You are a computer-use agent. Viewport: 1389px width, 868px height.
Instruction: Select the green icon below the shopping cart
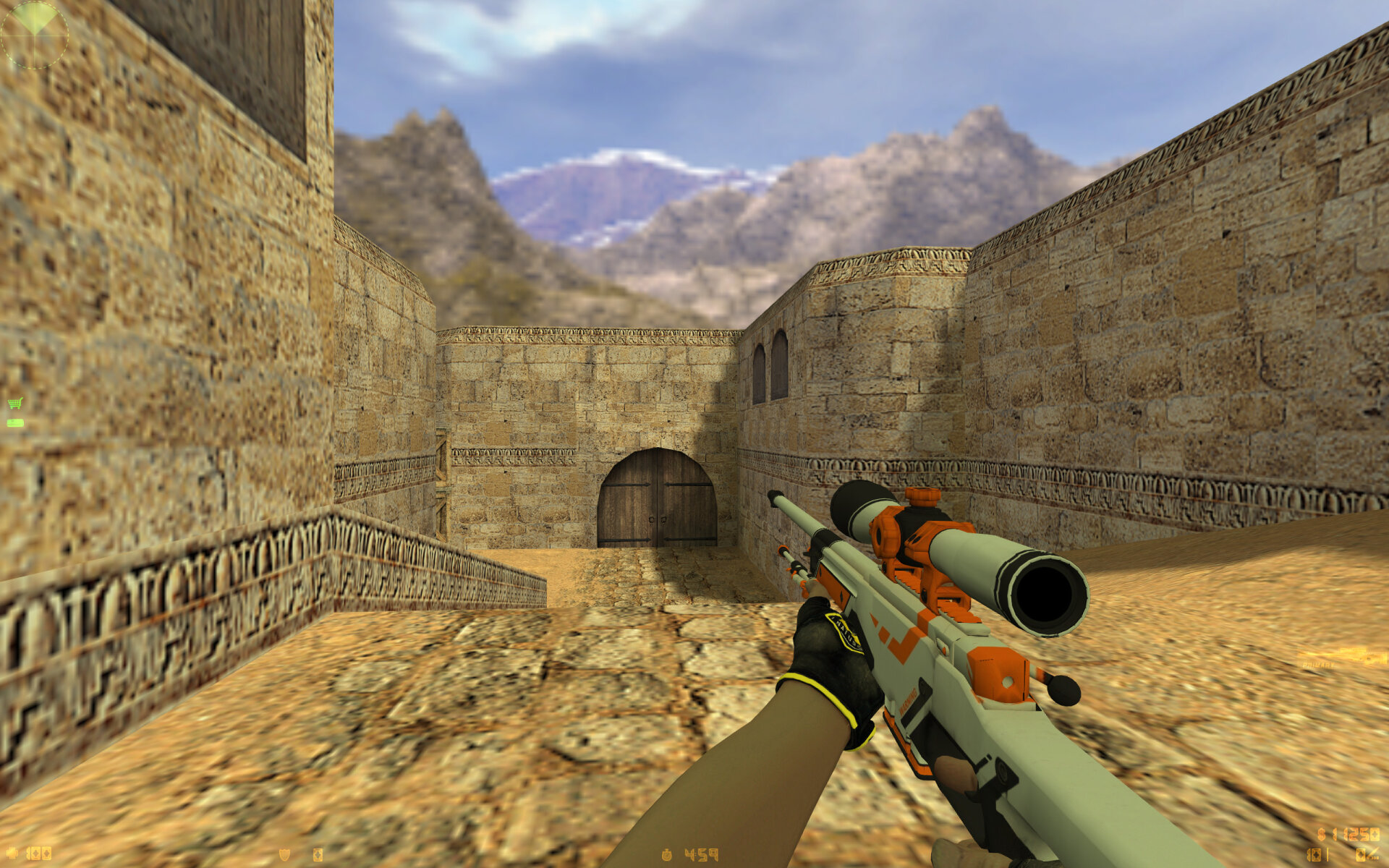click(x=15, y=423)
